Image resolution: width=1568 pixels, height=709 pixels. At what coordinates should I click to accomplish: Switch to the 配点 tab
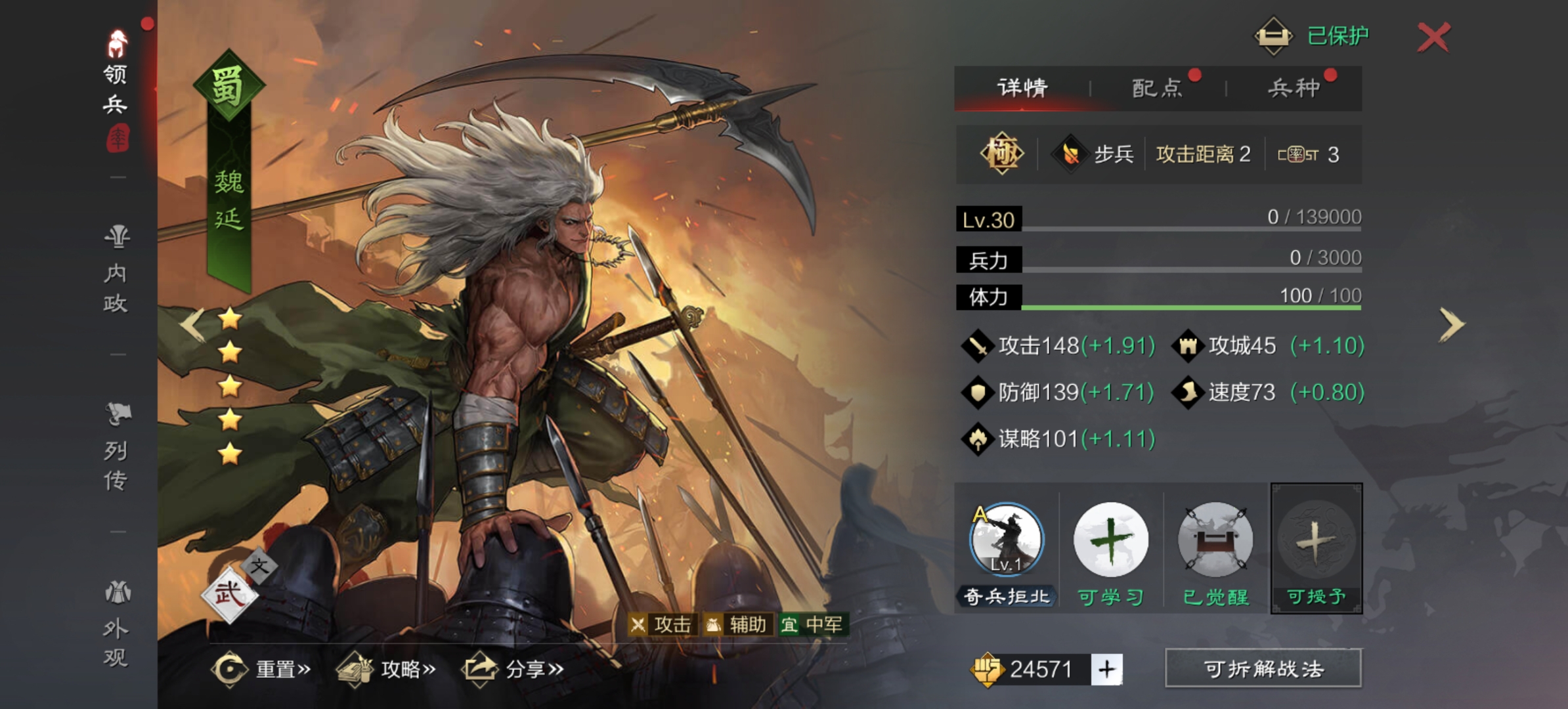(1157, 88)
